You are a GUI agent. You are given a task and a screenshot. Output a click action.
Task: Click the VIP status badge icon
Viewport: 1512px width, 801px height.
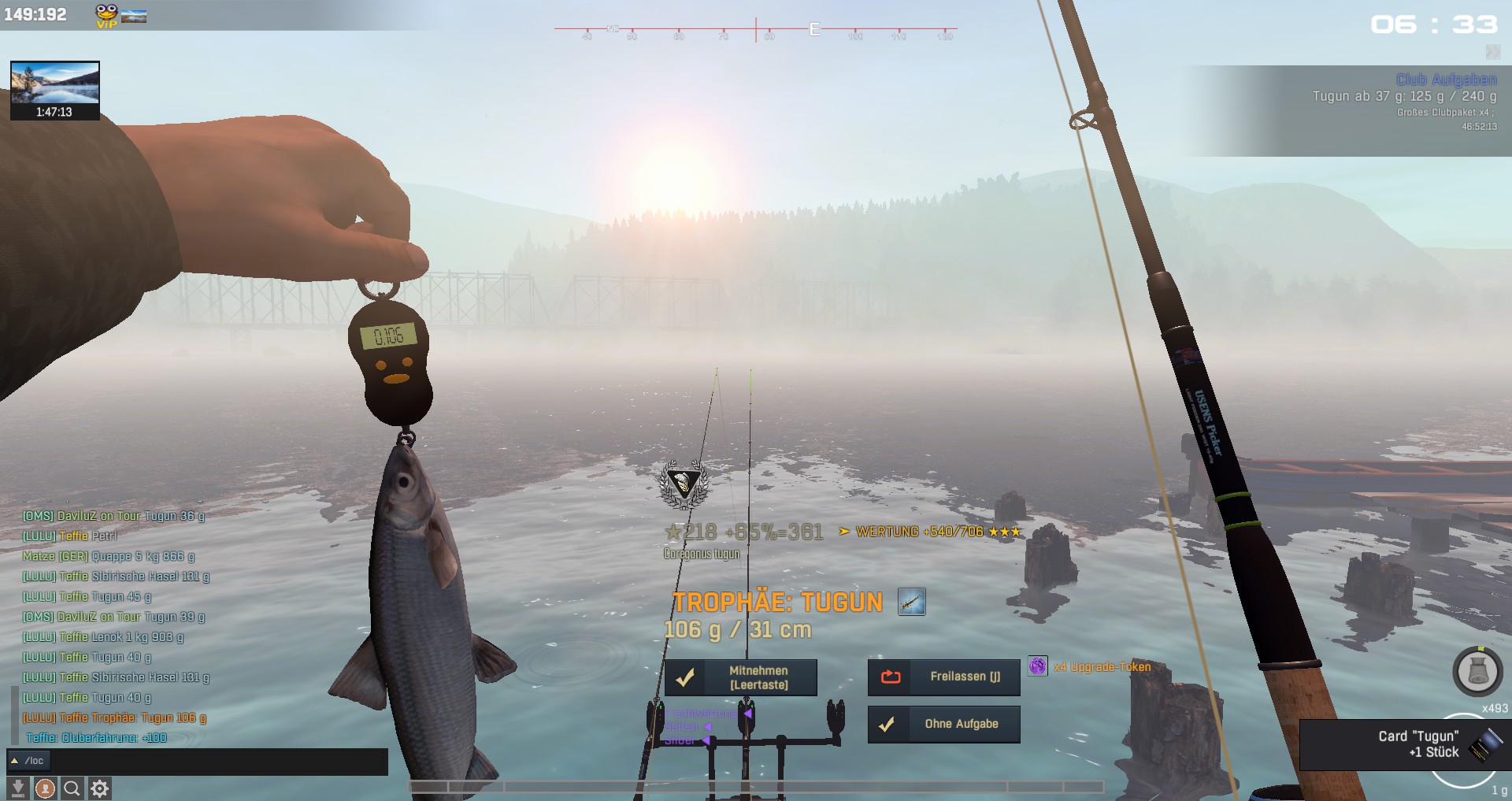(x=106, y=16)
